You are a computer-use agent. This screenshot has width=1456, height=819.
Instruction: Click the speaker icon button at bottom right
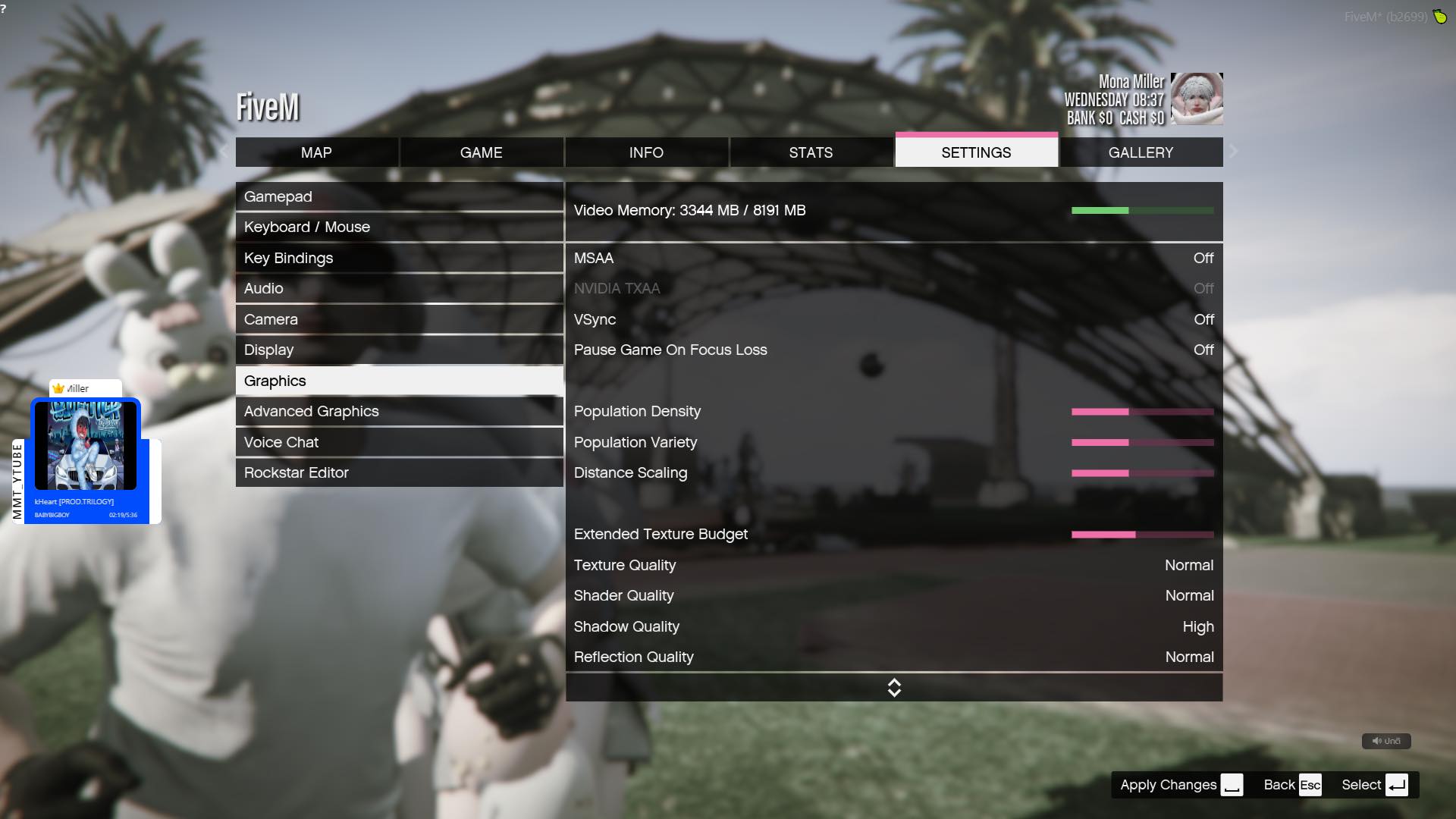pyautogui.click(x=1386, y=741)
